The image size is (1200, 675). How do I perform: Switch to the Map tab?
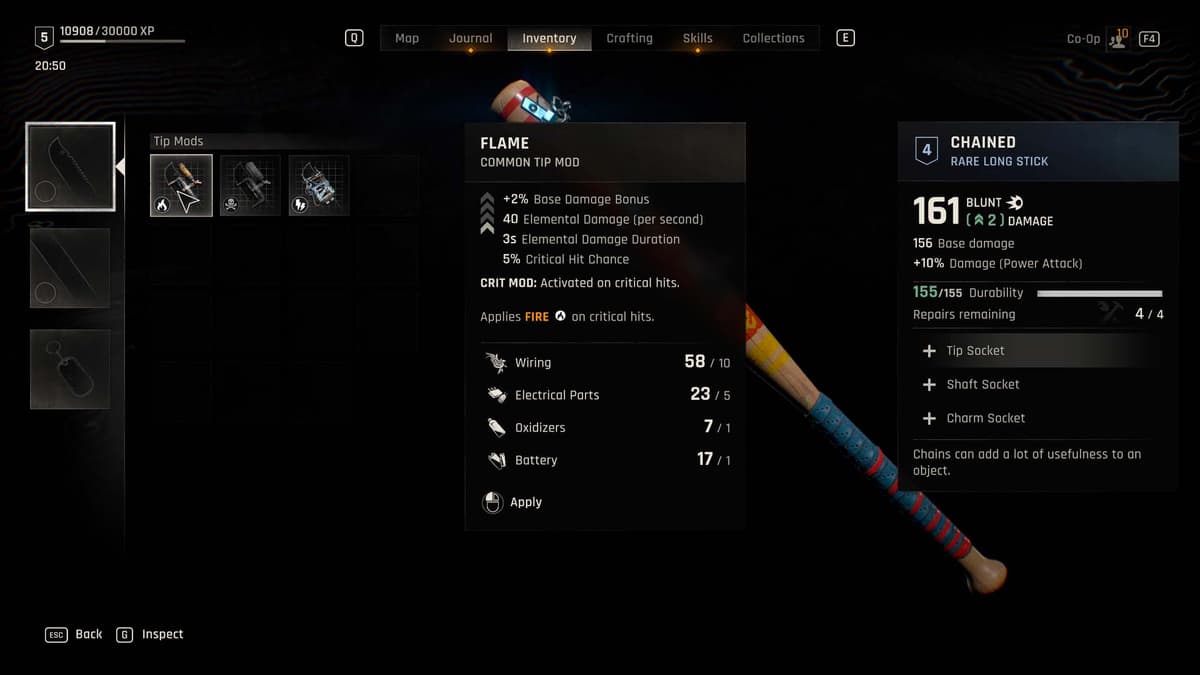pyautogui.click(x=407, y=38)
